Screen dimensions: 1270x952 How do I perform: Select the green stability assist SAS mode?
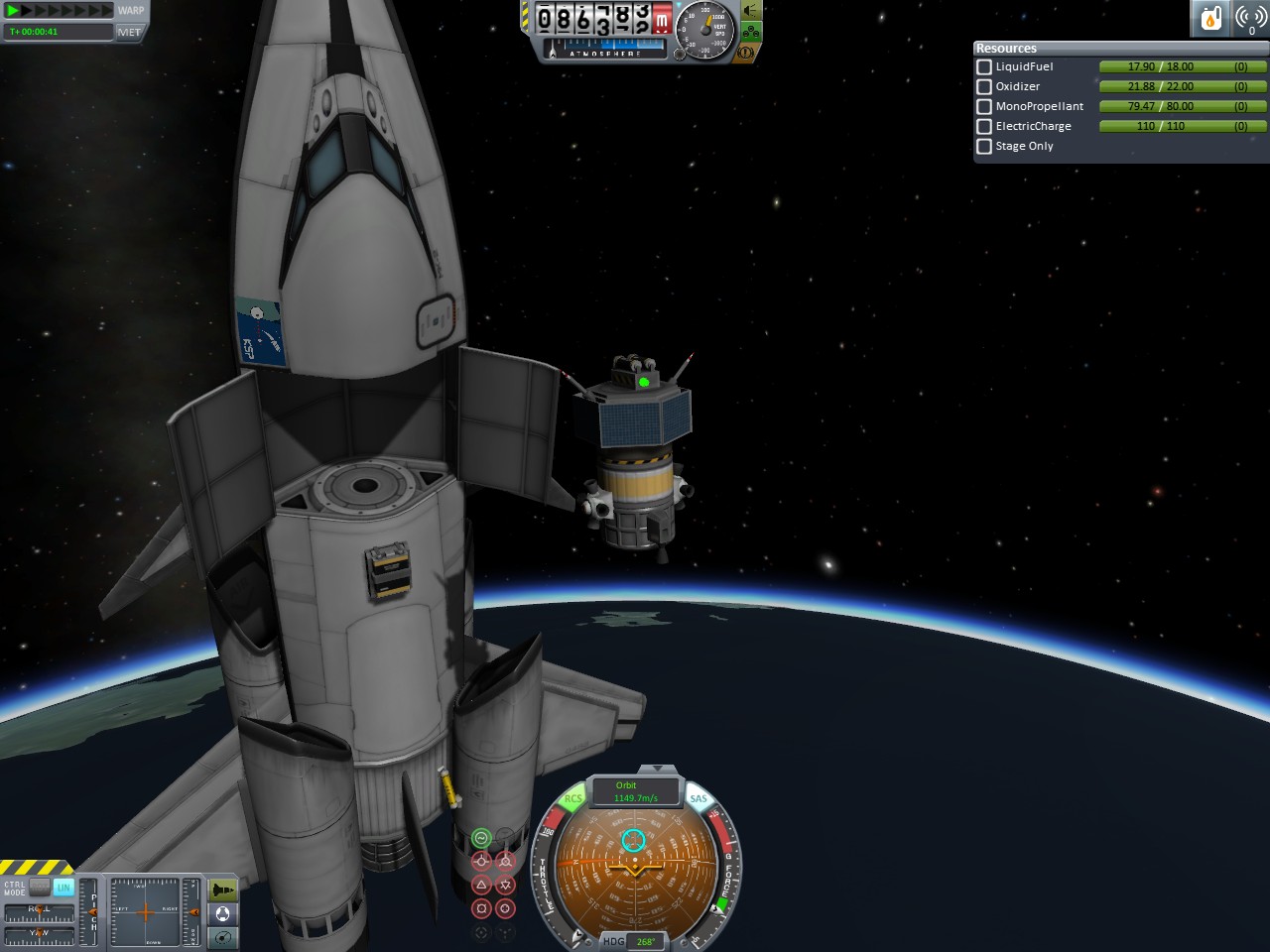point(481,839)
